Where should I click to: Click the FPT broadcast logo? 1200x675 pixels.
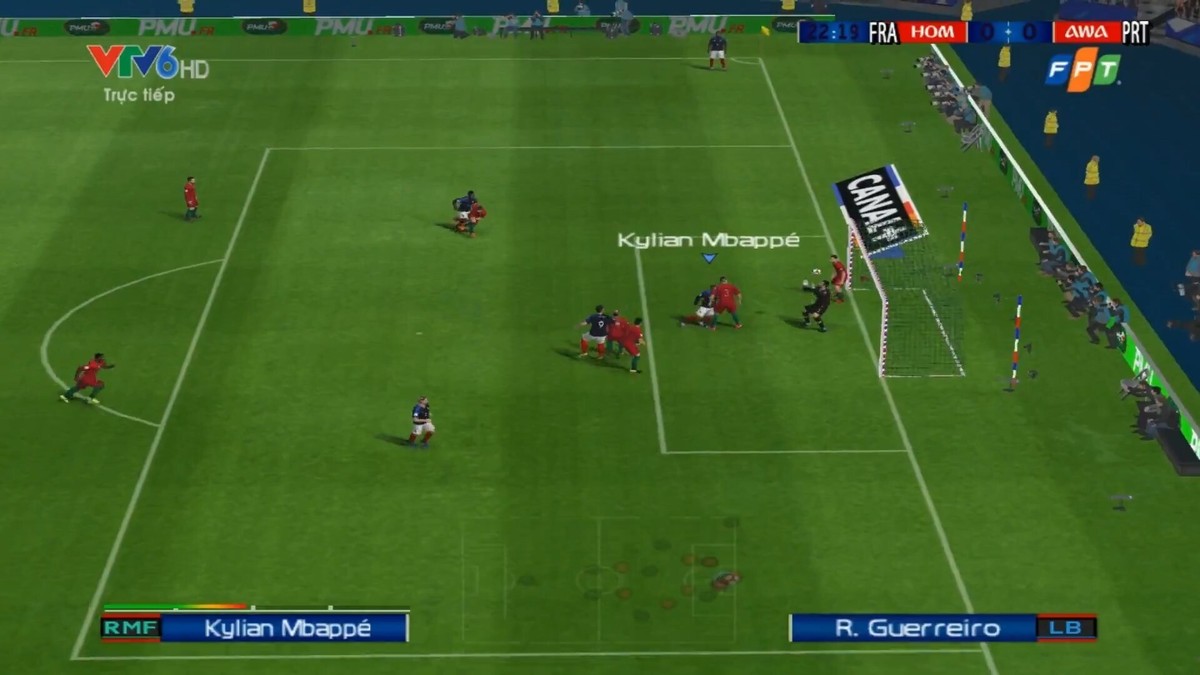[1083, 69]
